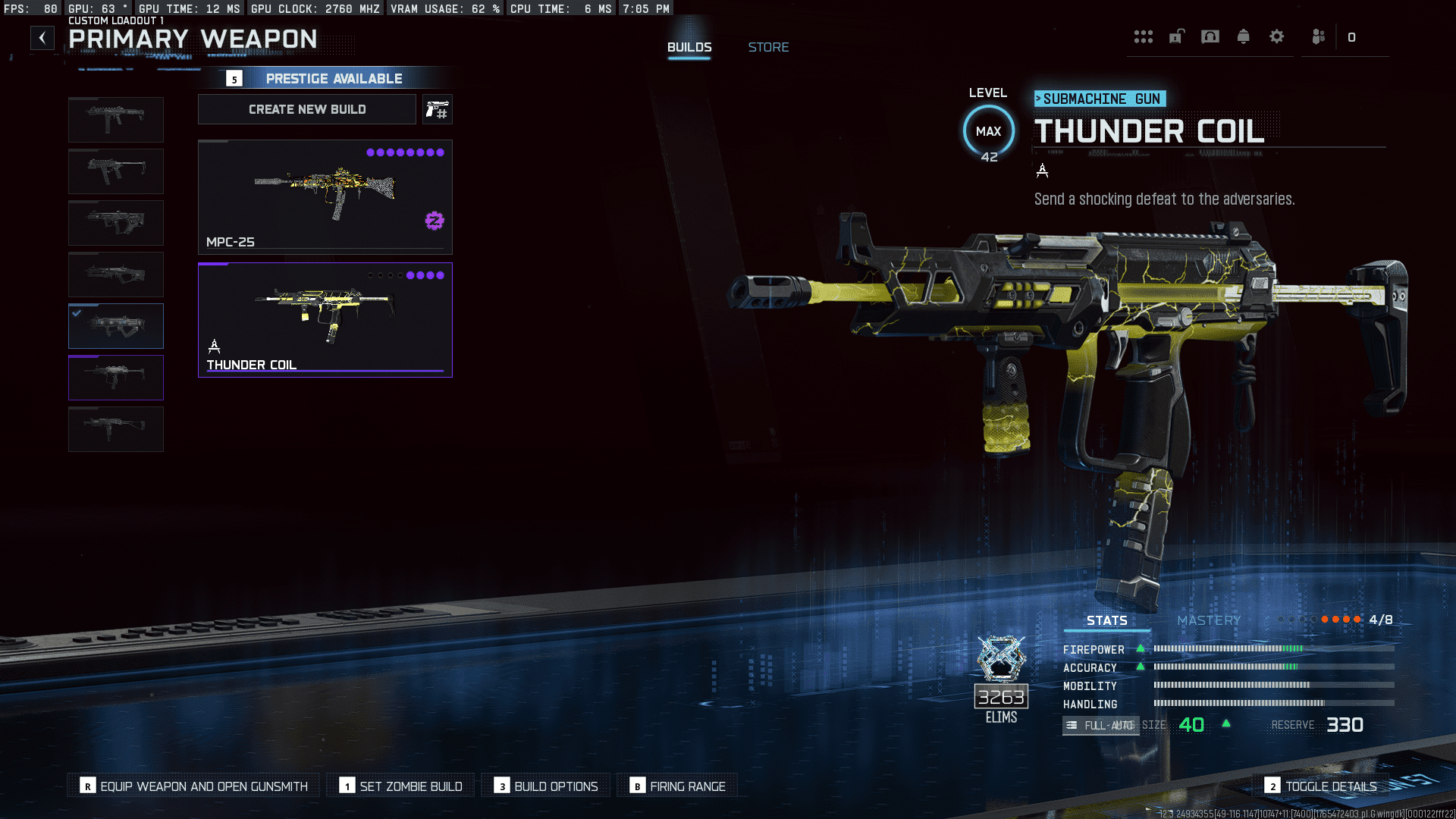Click Create New Build
This screenshot has width=1456, height=819.
(x=307, y=109)
